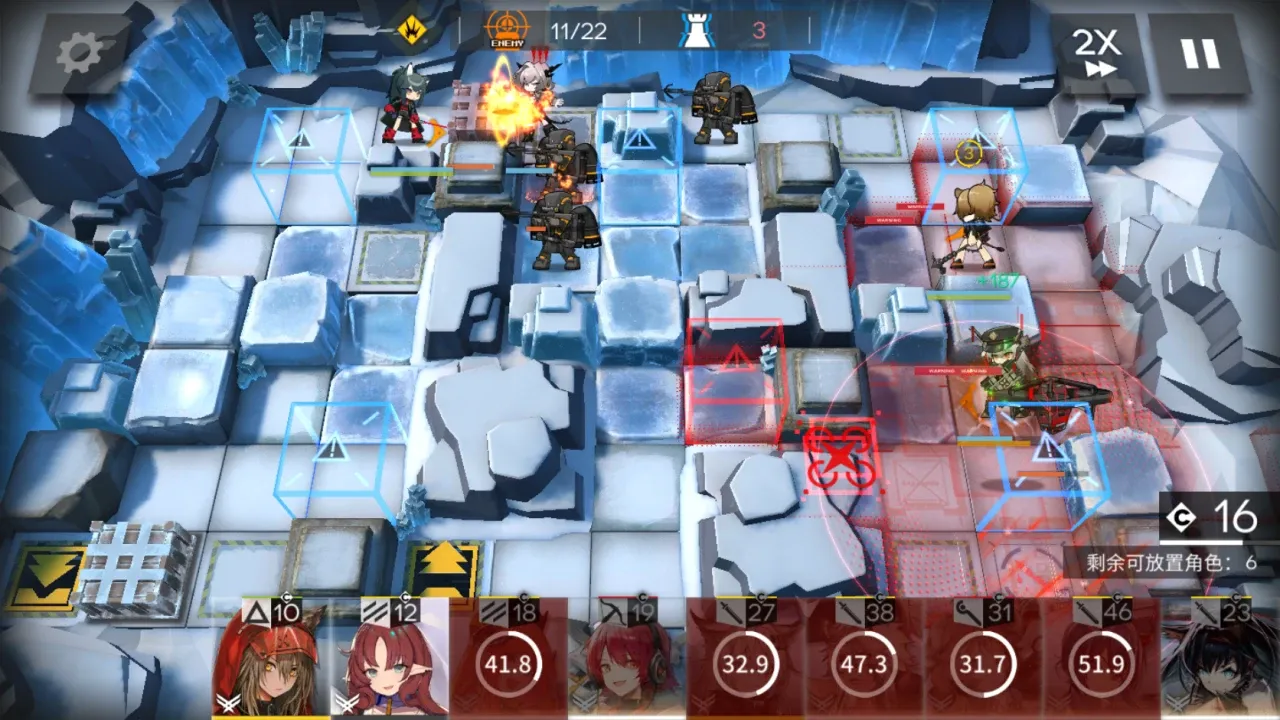Select the cooldown card showing 32.9
Viewport: 1280px width, 720px height.
tap(746, 662)
